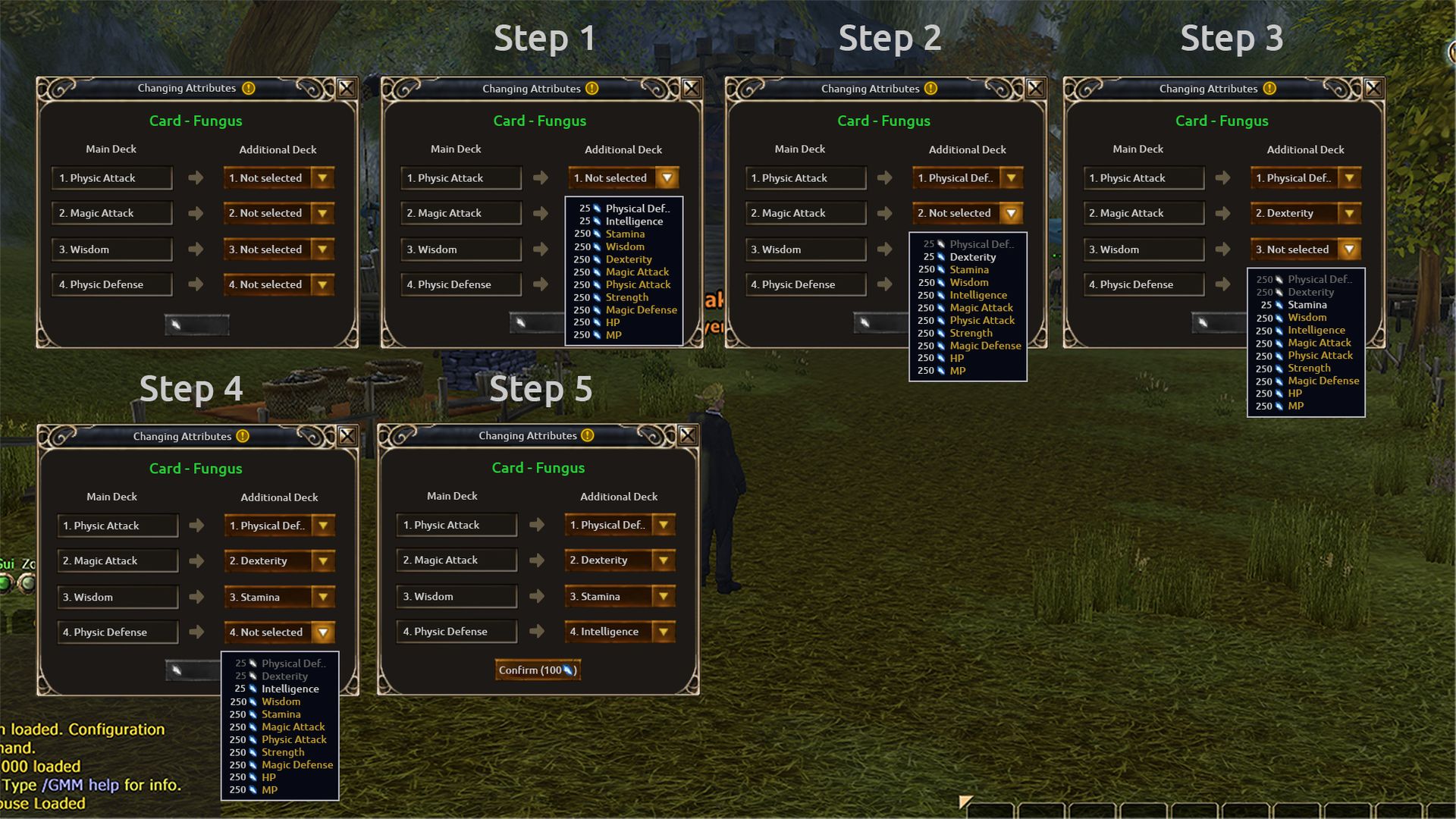The height and width of the screenshot is (819, 1456).
Task: Open the "2. Dexterity" dropdown under Step 3
Action: [x=1349, y=214]
